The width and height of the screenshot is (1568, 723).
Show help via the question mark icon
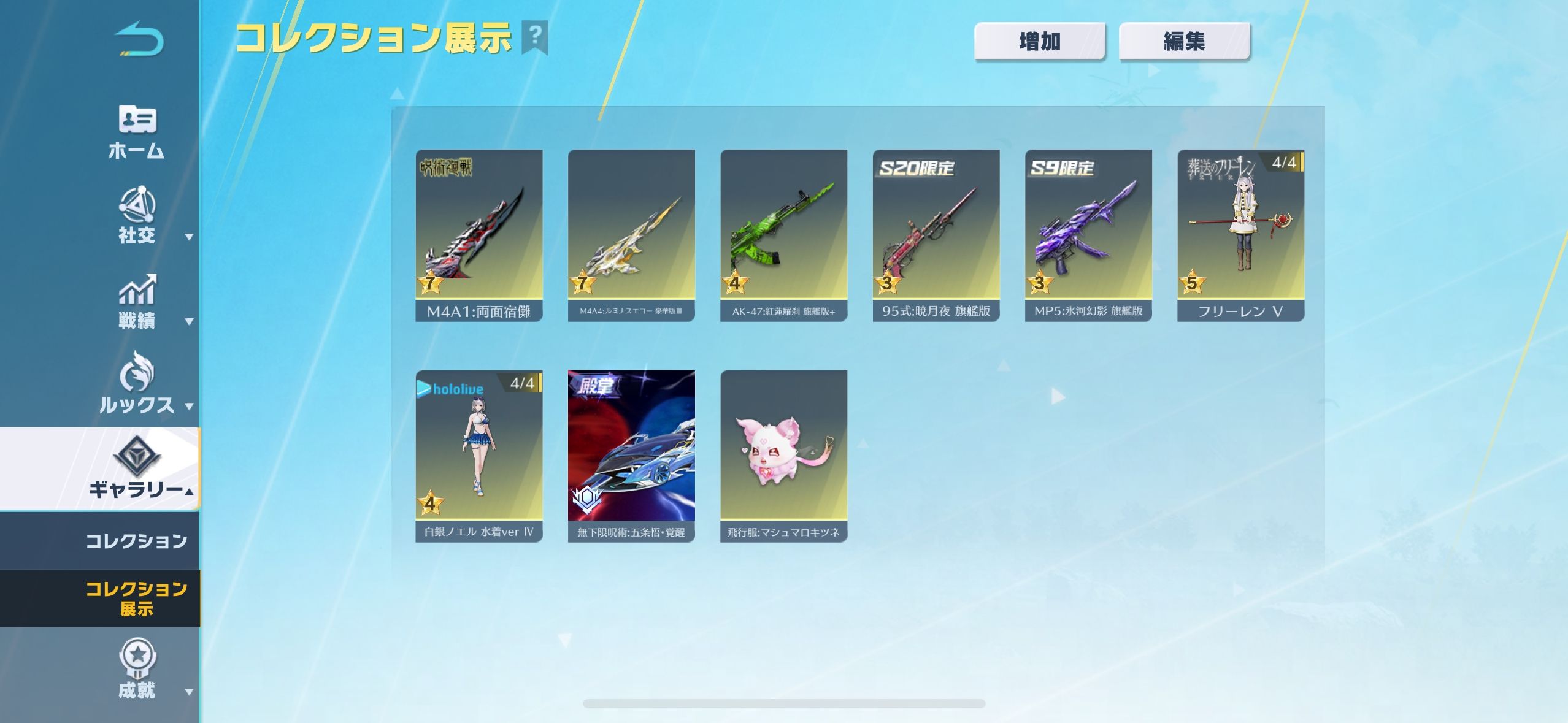coord(535,37)
